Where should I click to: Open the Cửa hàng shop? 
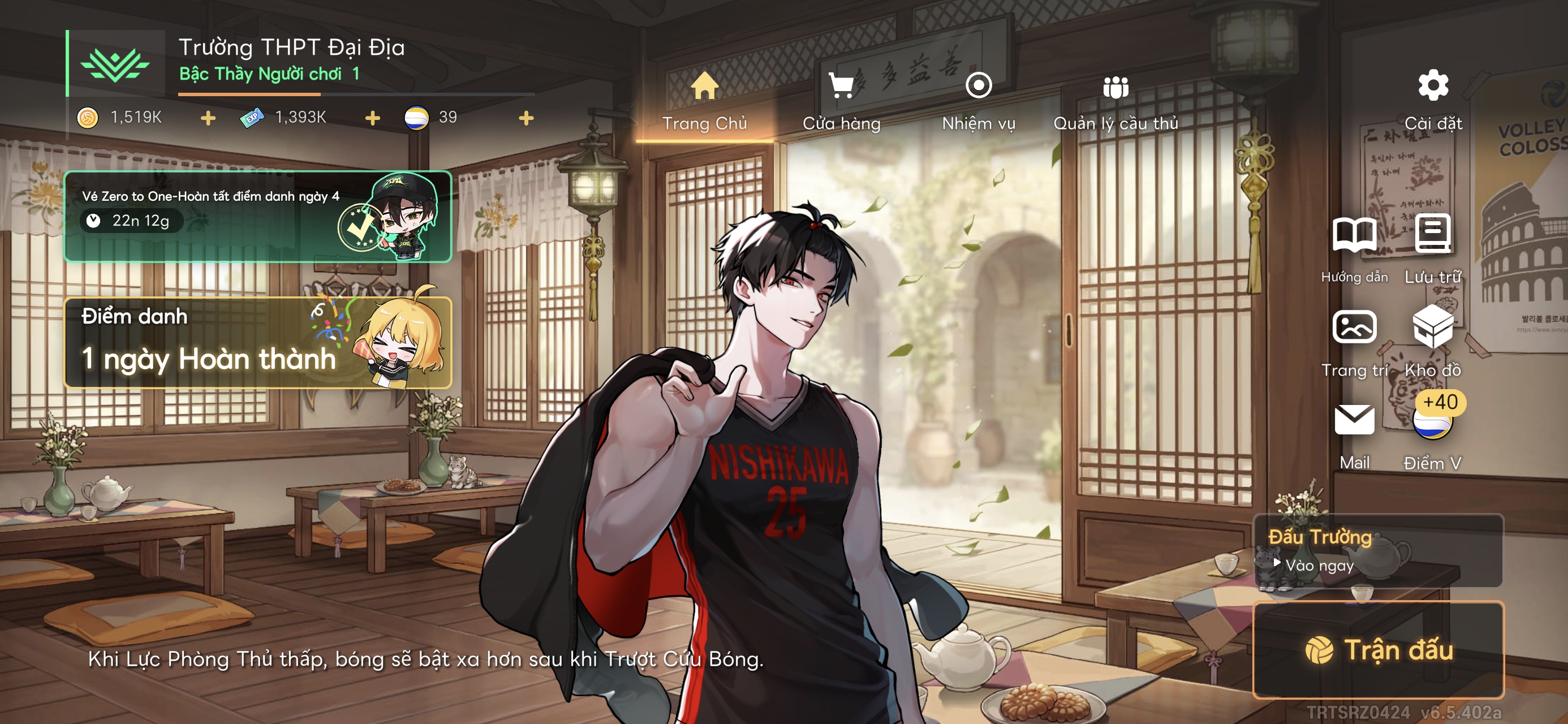[x=841, y=102]
